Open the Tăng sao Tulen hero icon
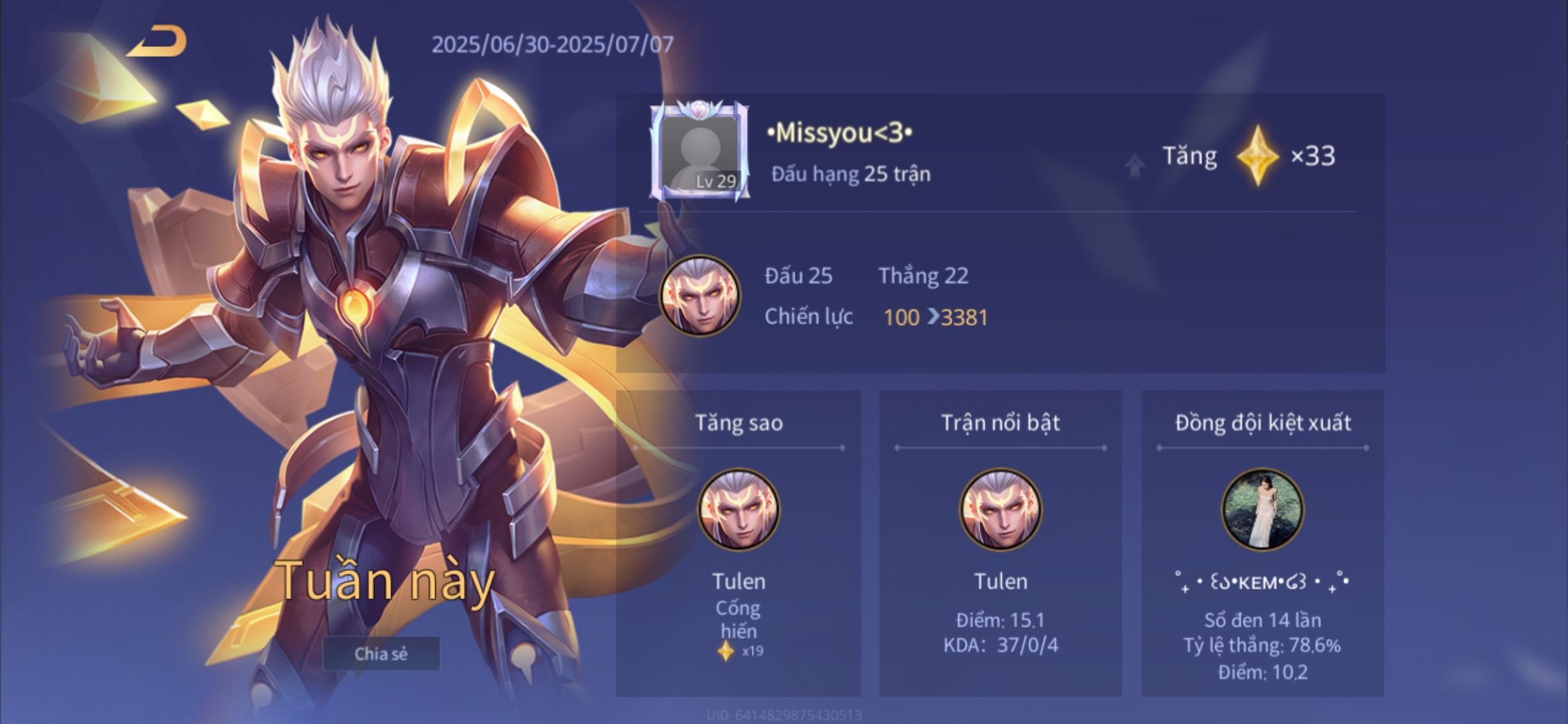Image resolution: width=1568 pixels, height=724 pixels. pos(738,509)
